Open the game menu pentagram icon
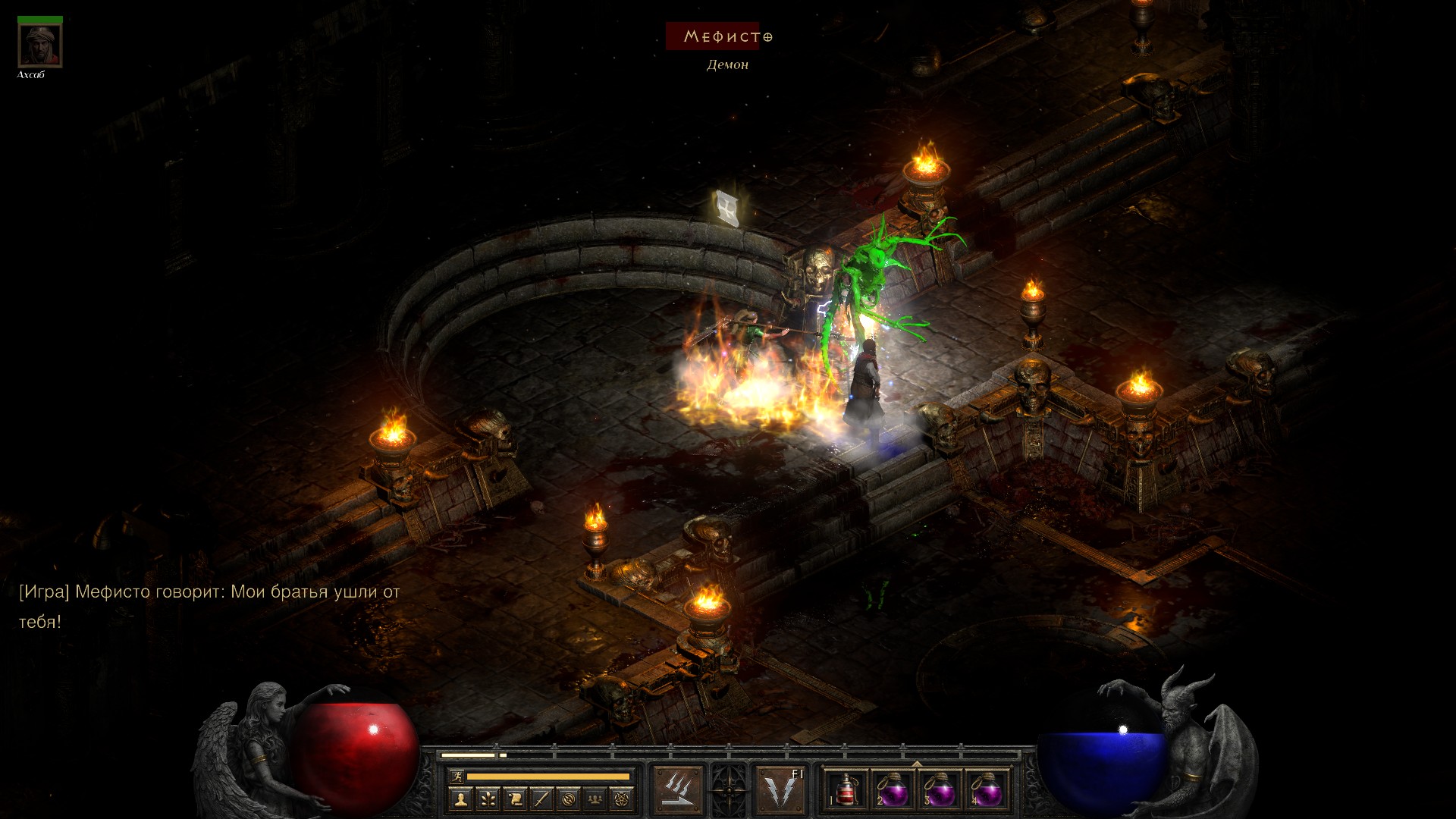 (622, 798)
